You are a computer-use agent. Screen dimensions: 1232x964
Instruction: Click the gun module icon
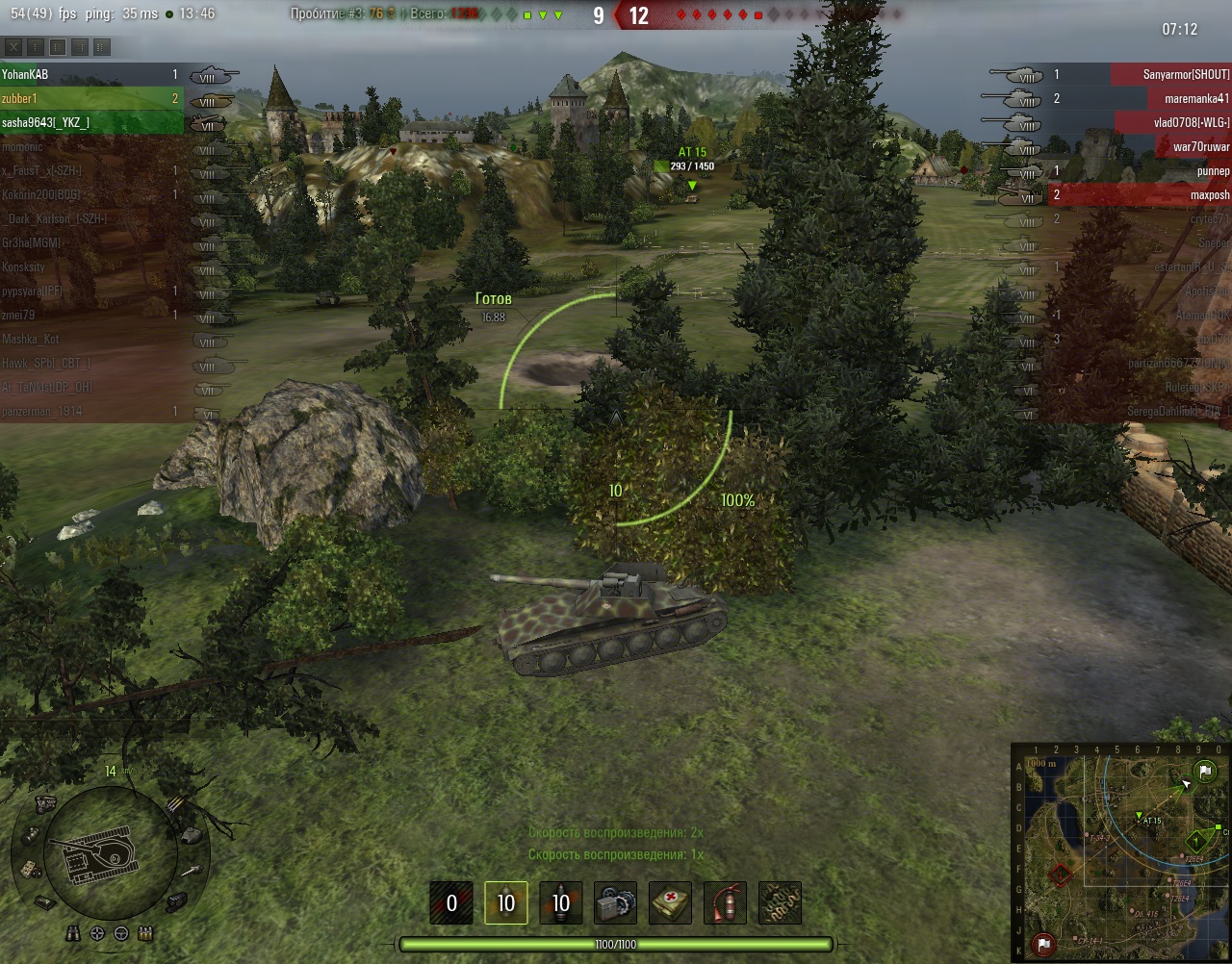[190, 870]
